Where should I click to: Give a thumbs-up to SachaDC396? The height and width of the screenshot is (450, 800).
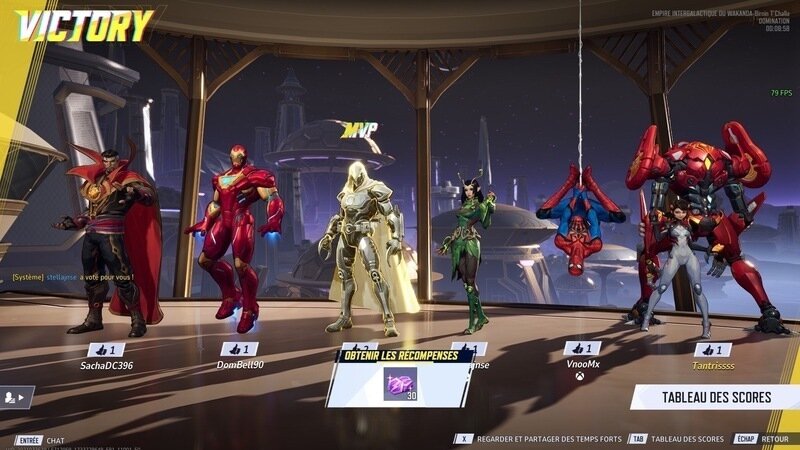click(x=106, y=350)
